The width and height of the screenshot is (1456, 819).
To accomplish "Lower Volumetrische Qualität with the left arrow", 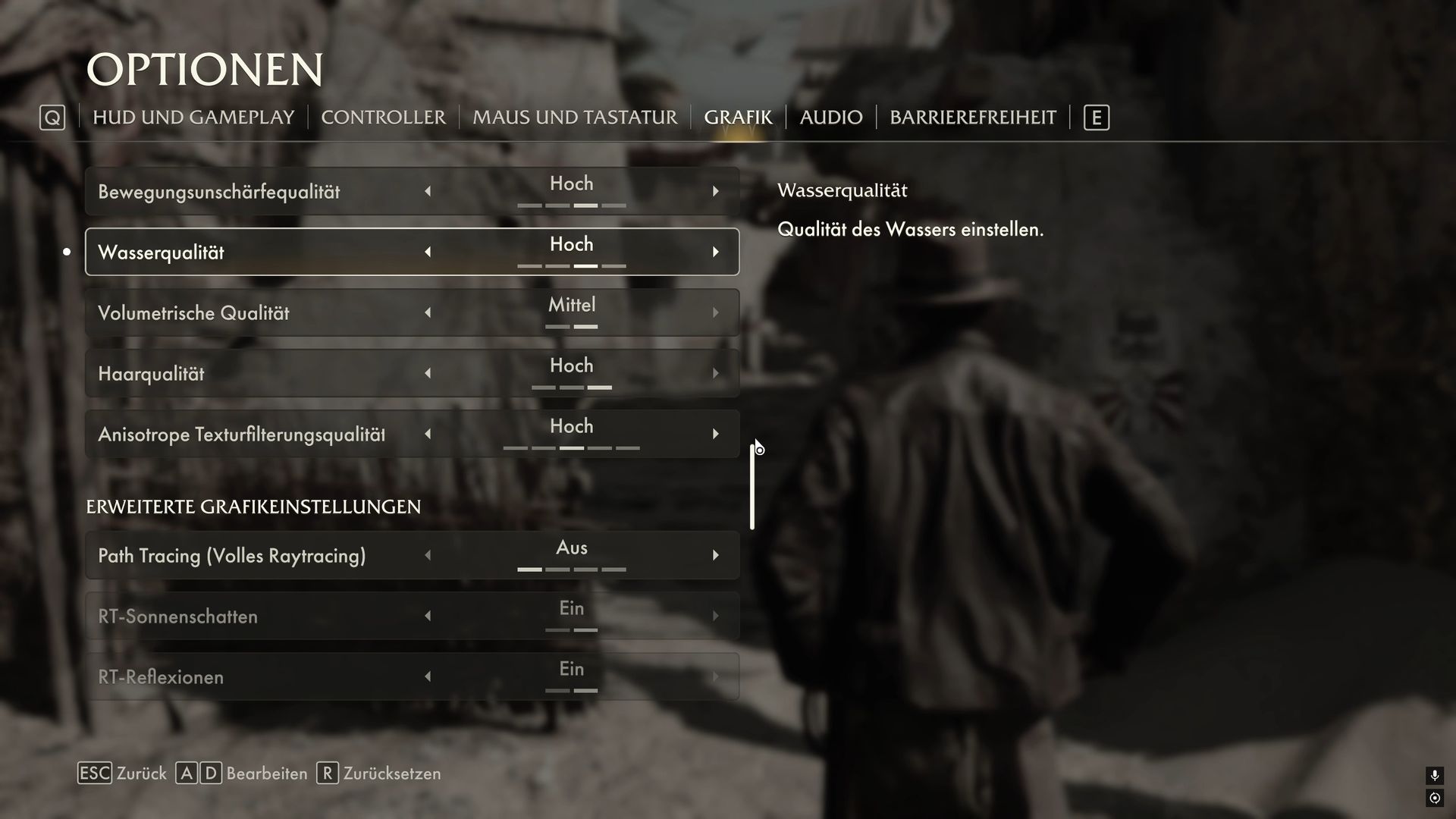I will pos(428,312).
